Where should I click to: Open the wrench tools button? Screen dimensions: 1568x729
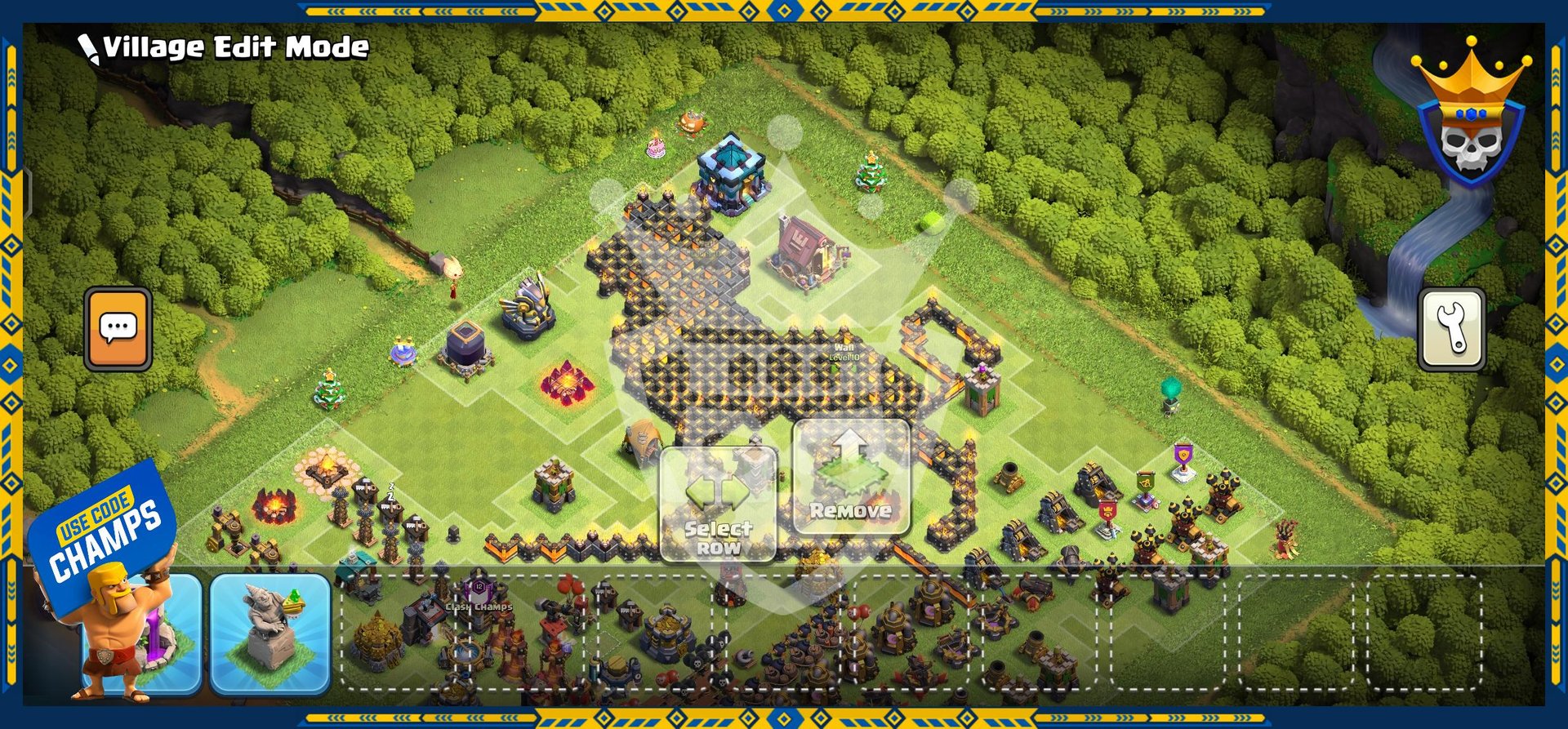pos(1452,329)
